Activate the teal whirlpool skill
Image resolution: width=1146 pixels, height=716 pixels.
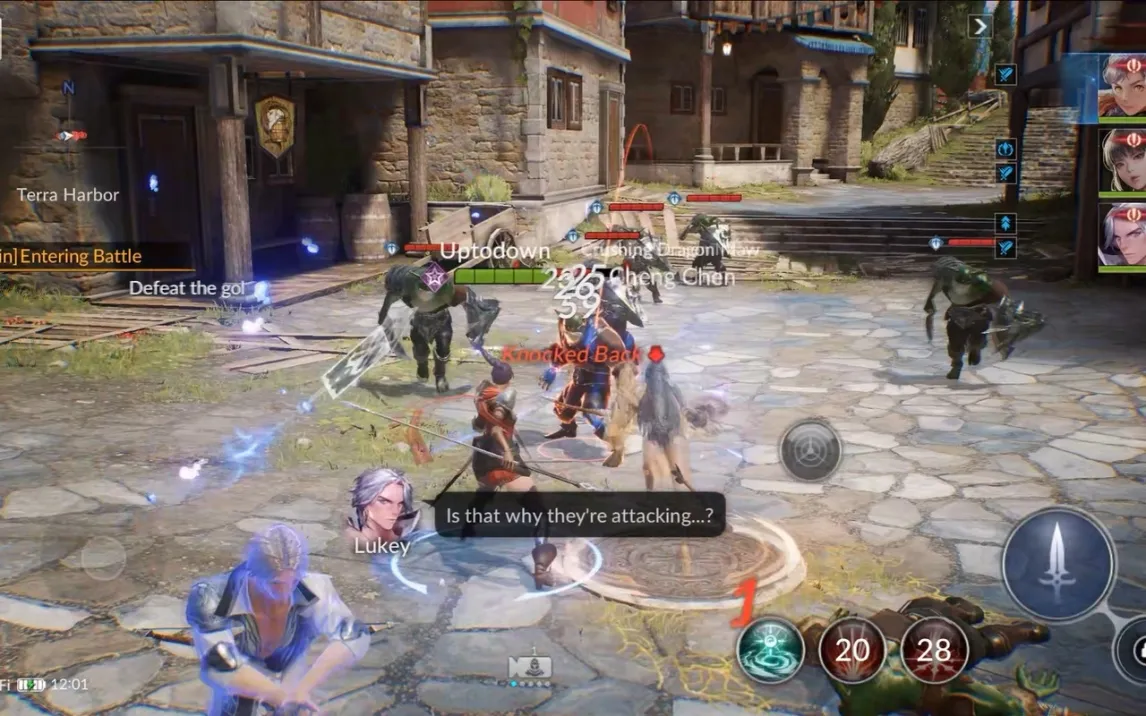(x=770, y=650)
